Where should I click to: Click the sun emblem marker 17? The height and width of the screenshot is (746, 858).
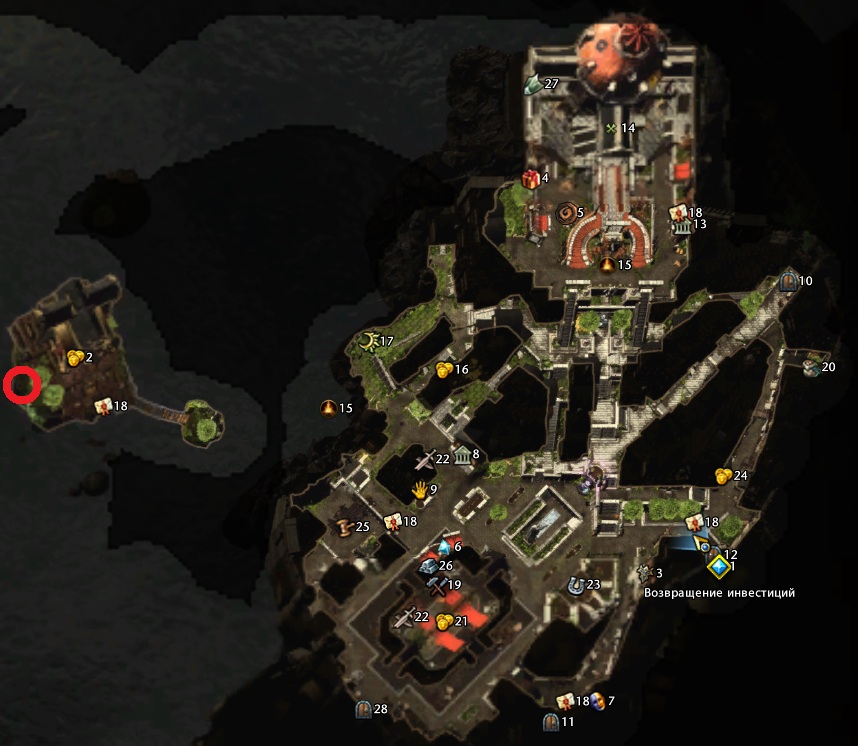coord(368,342)
